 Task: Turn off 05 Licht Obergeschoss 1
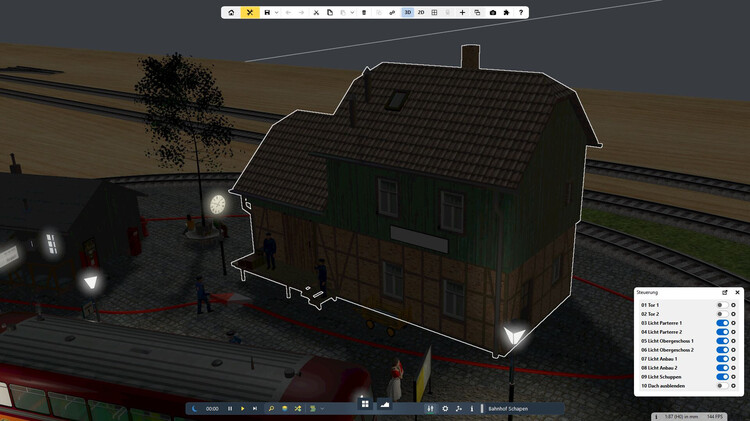pyautogui.click(x=722, y=341)
